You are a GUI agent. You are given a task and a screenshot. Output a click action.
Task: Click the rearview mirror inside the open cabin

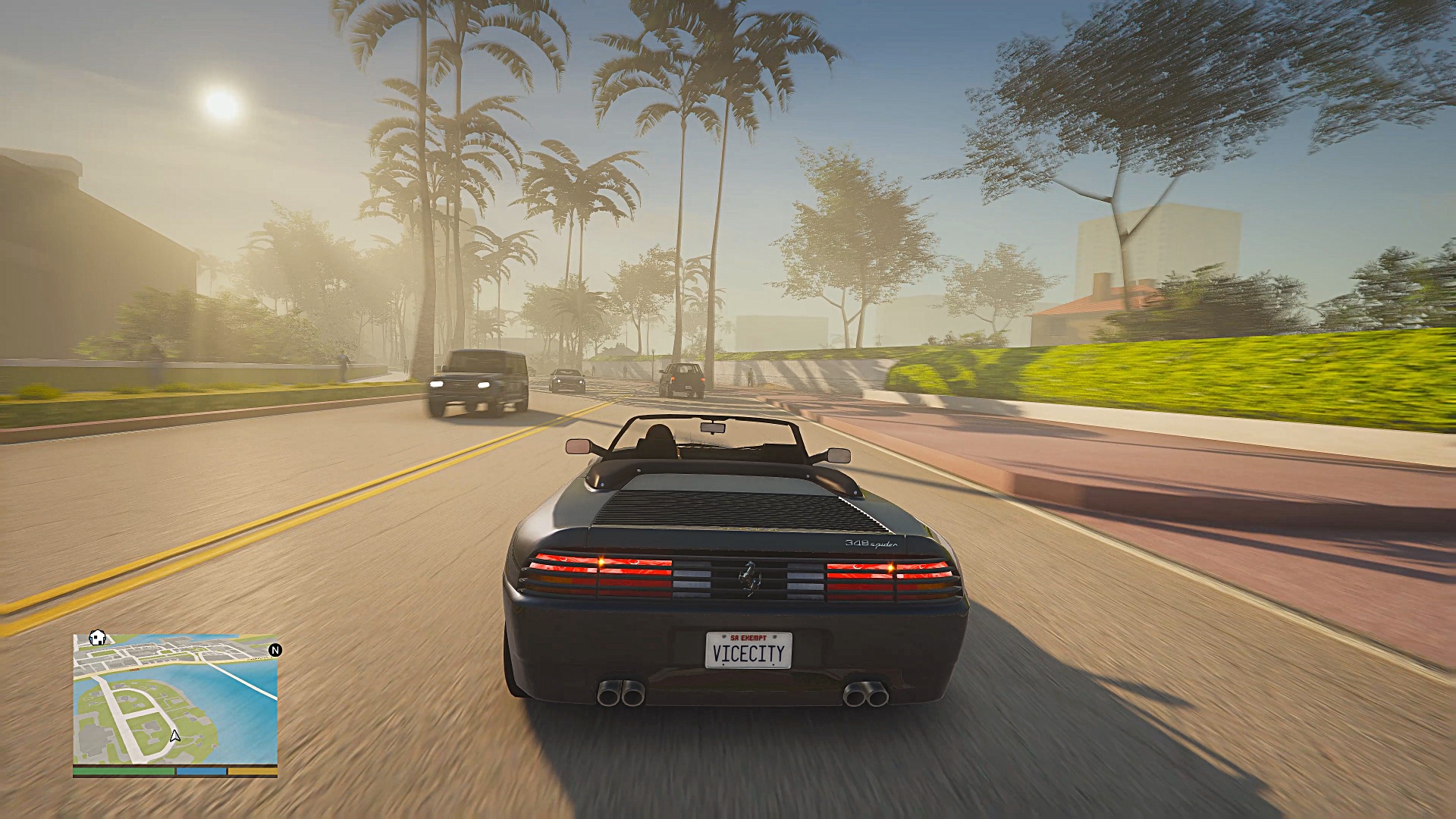[x=713, y=427]
